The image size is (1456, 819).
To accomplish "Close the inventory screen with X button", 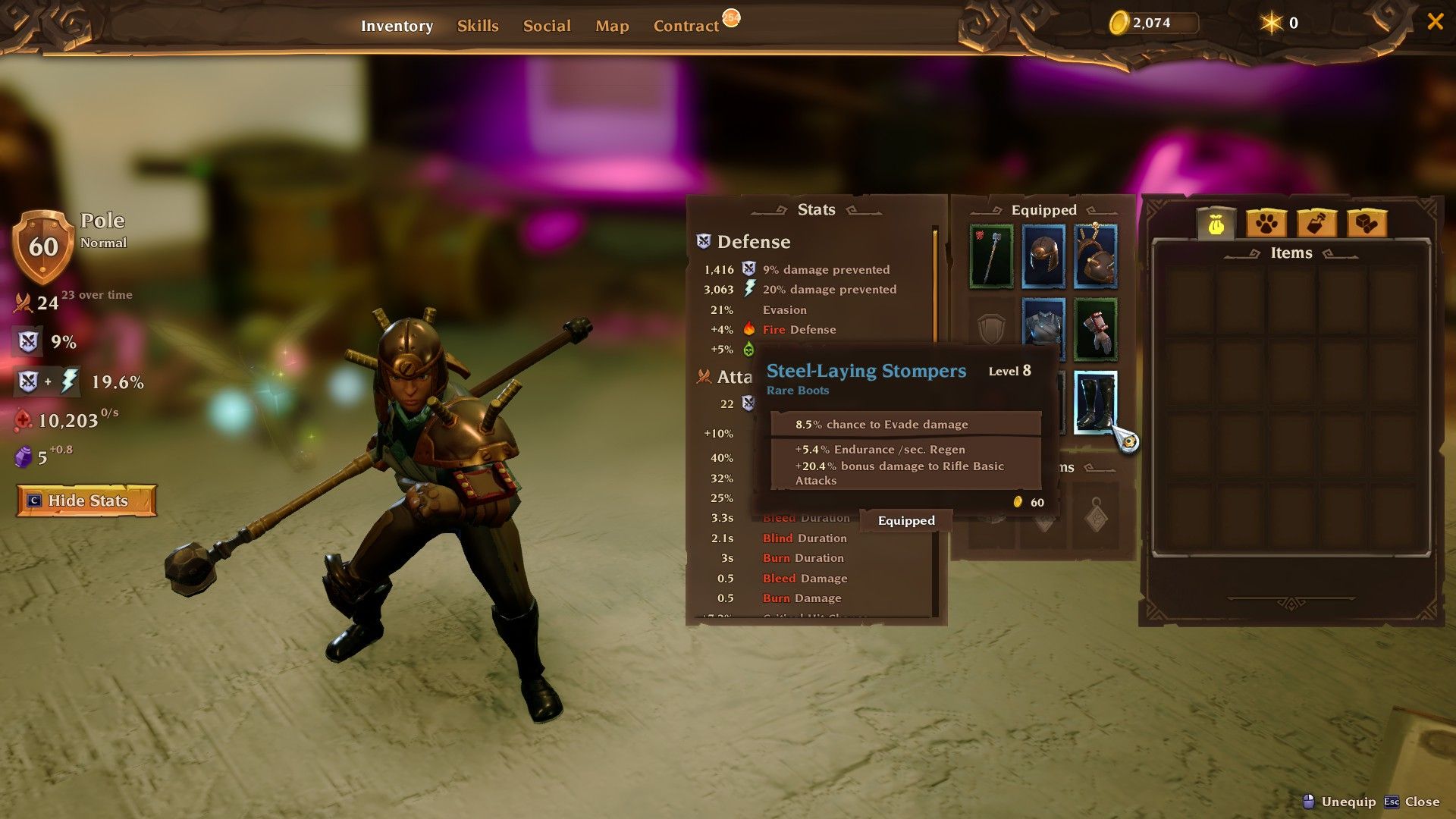I will [x=1435, y=22].
